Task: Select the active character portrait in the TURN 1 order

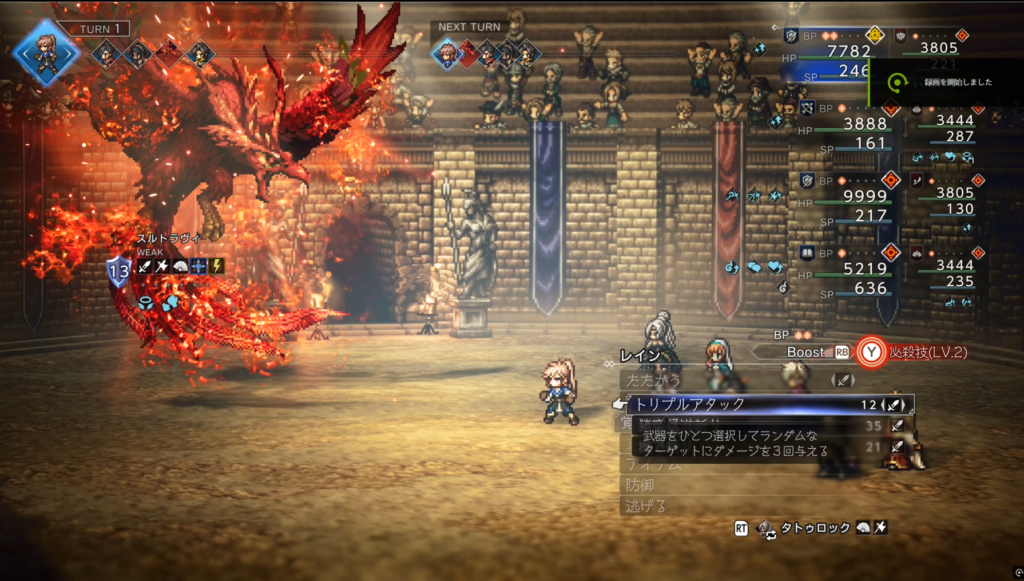Action: click(x=46, y=53)
